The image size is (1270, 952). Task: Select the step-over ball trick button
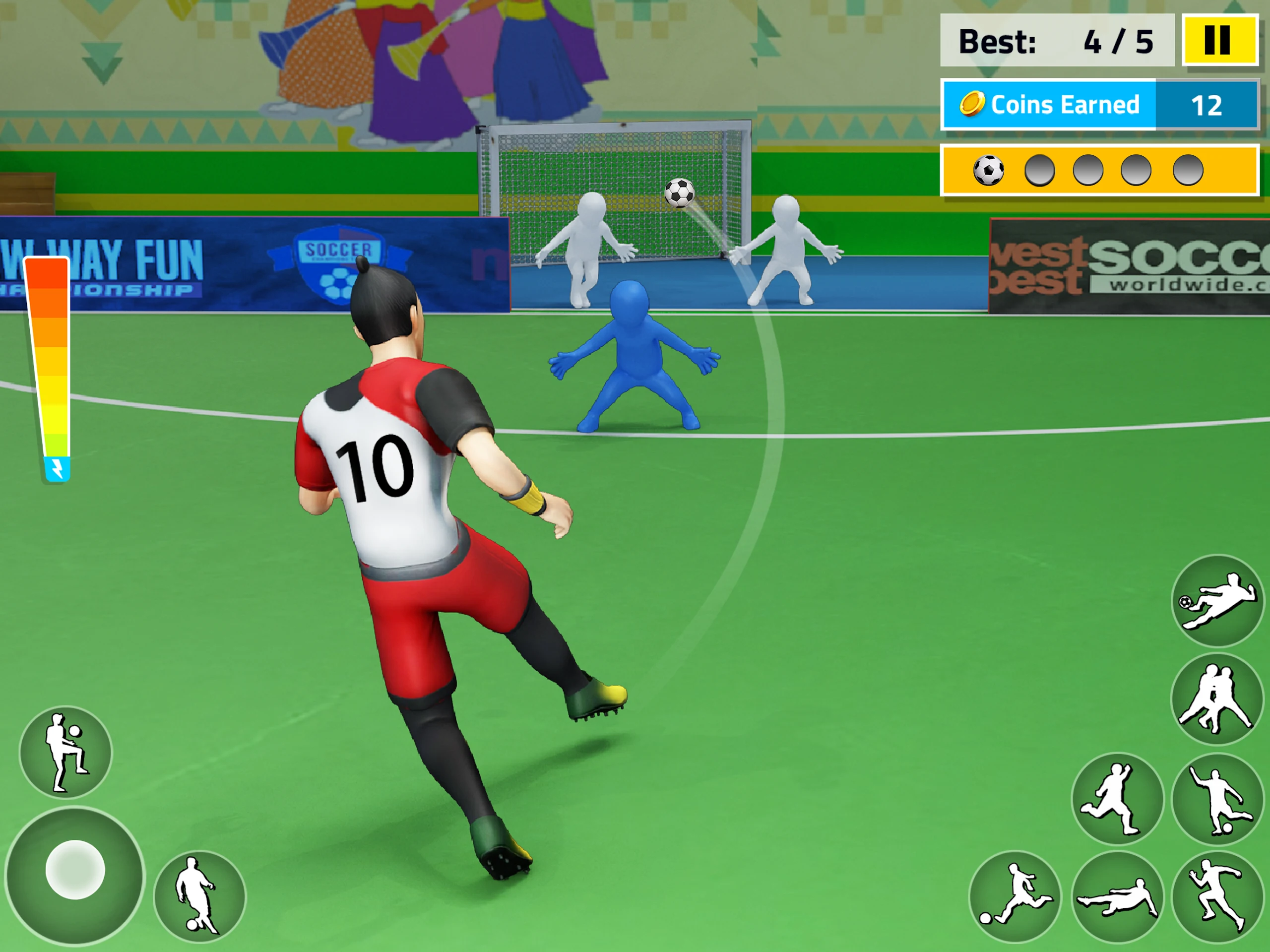(x=1217, y=799)
